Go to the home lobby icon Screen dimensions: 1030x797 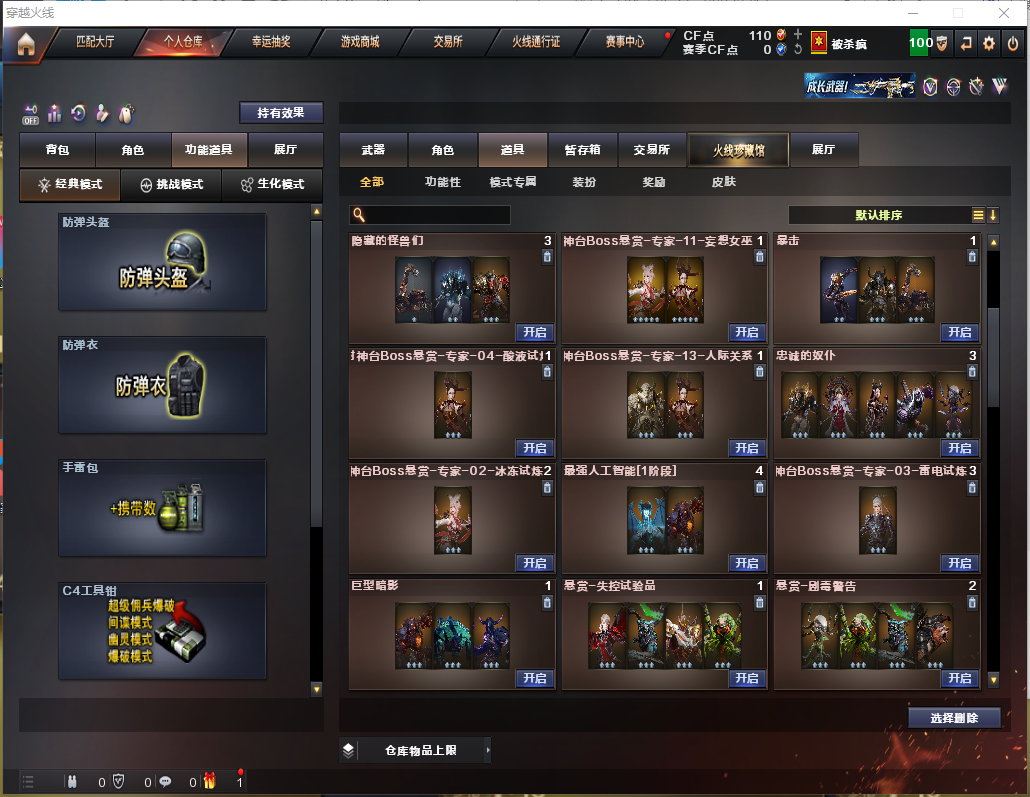pos(25,44)
